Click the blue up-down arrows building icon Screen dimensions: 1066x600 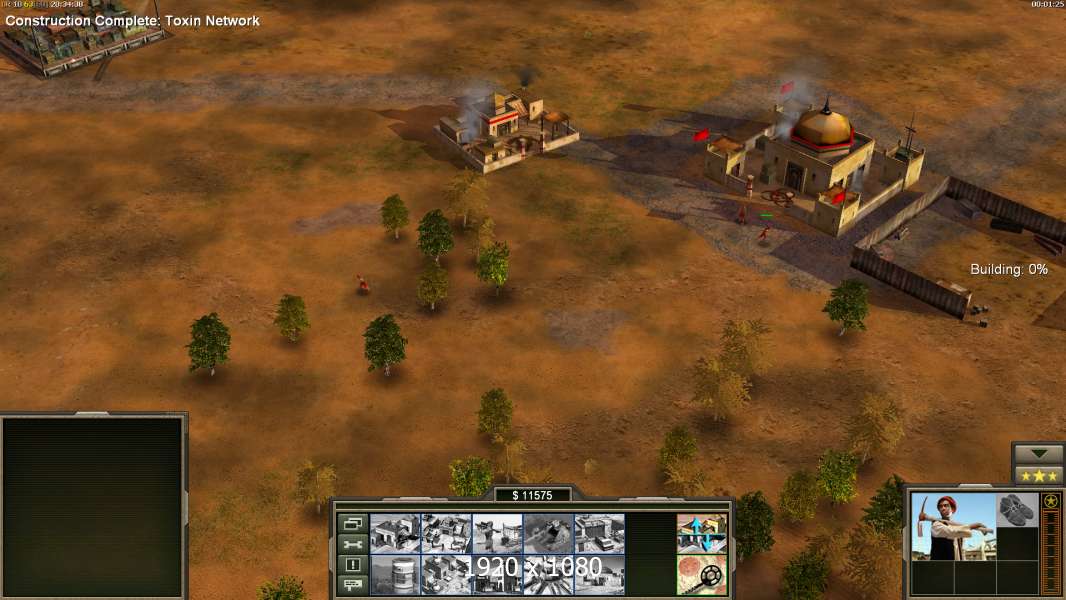click(701, 534)
